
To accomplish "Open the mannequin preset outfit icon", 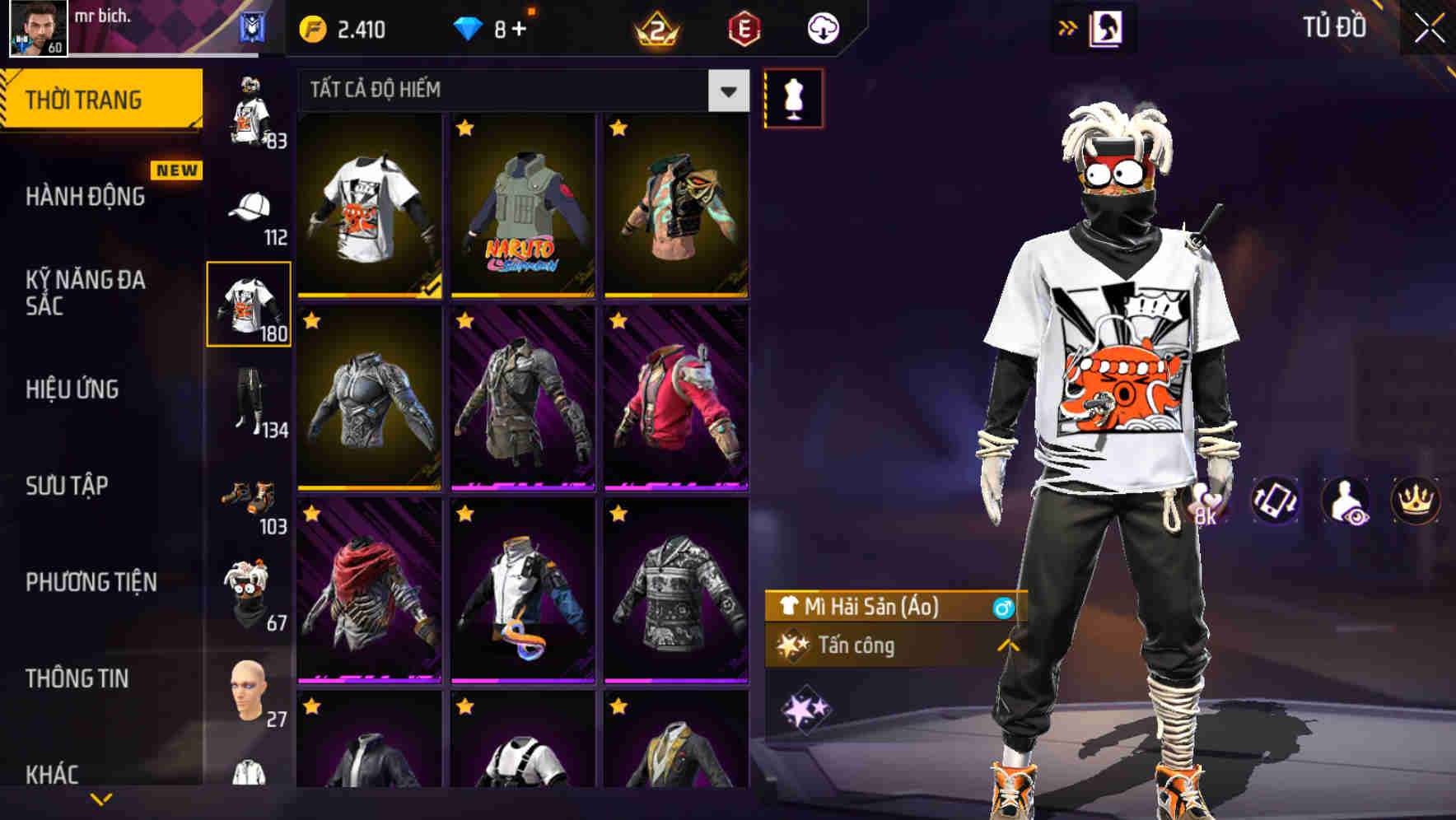I will (793, 96).
